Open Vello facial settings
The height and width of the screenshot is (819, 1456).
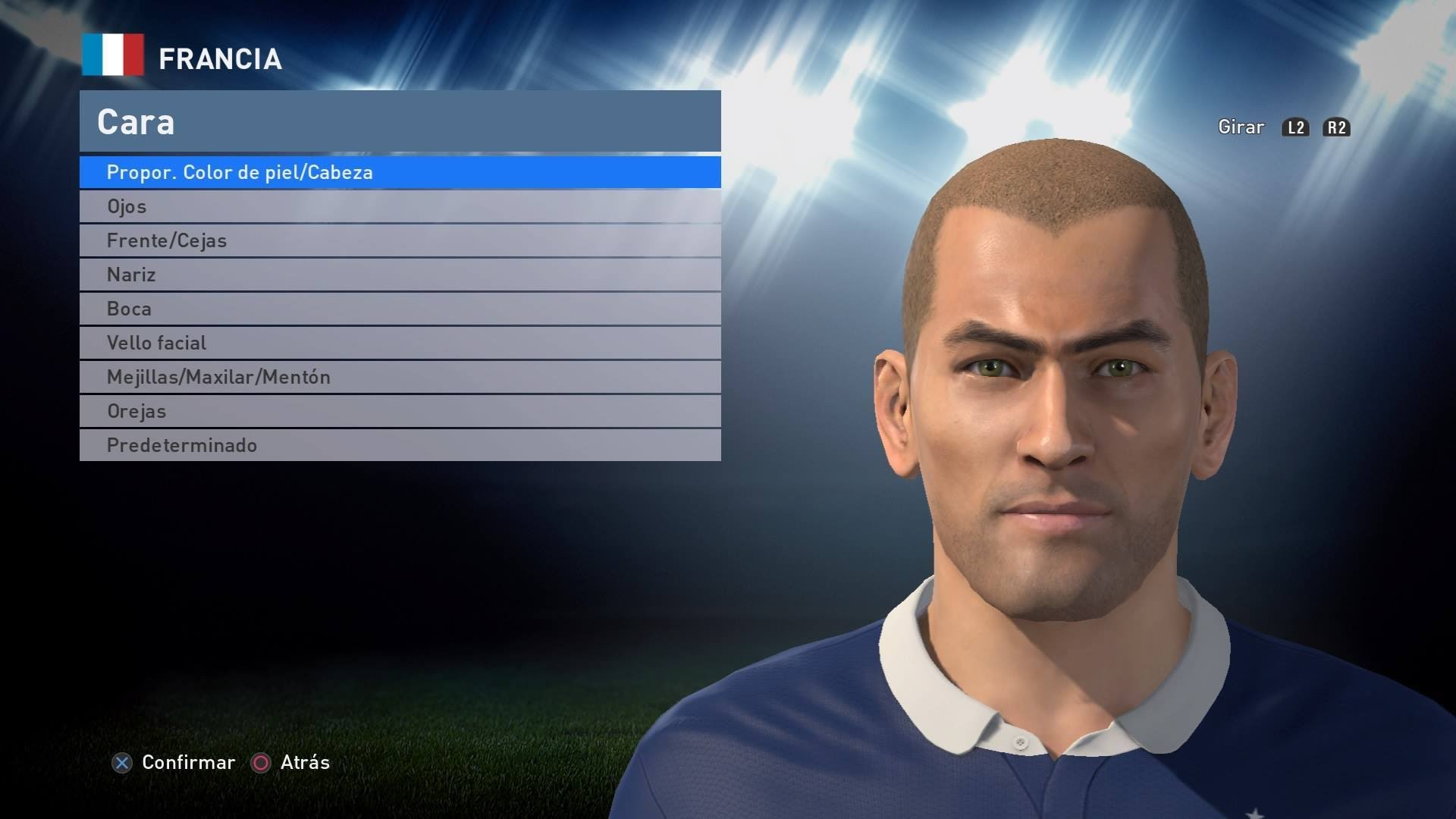click(400, 343)
